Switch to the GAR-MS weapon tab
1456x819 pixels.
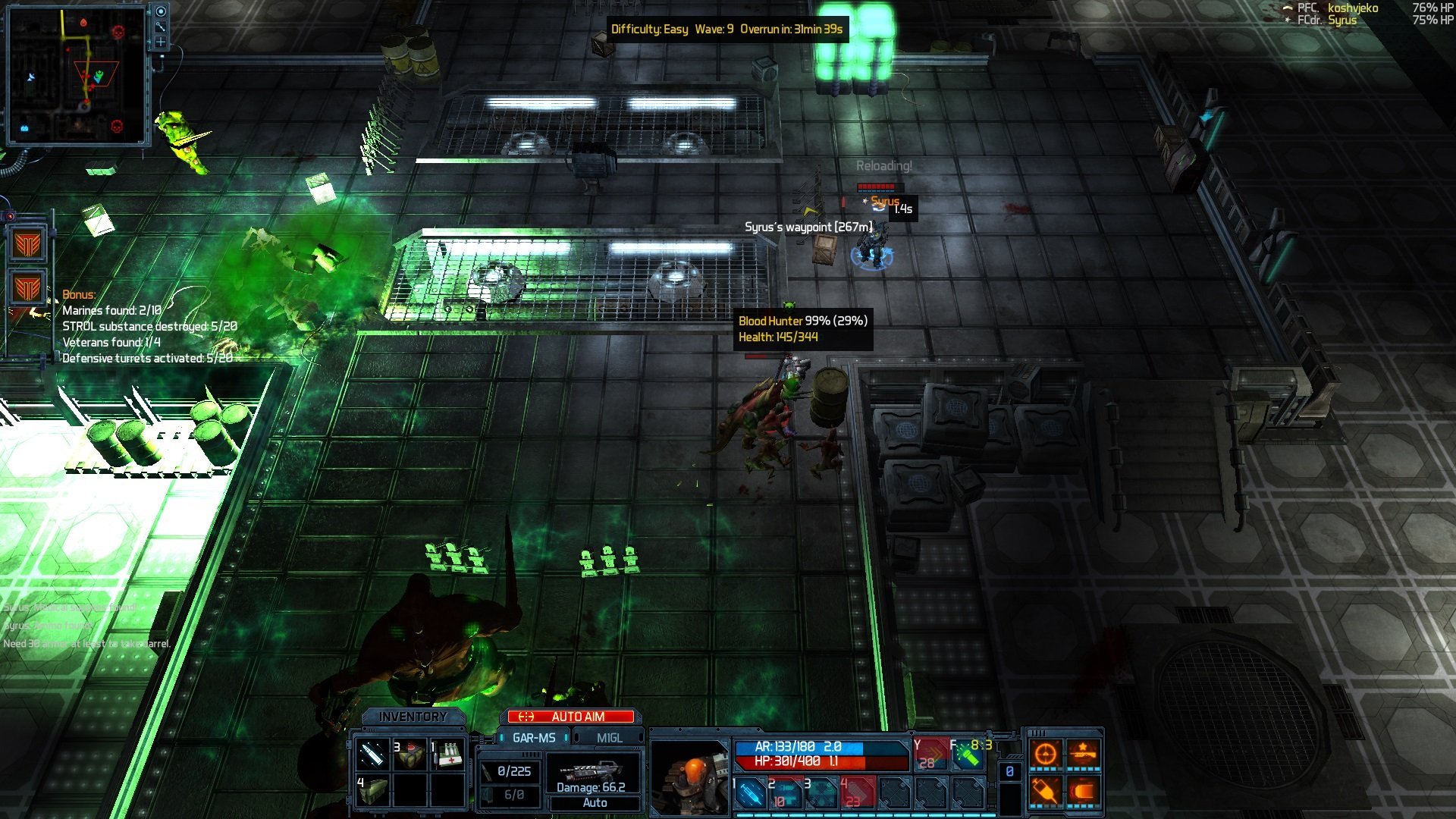click(533, 738)
